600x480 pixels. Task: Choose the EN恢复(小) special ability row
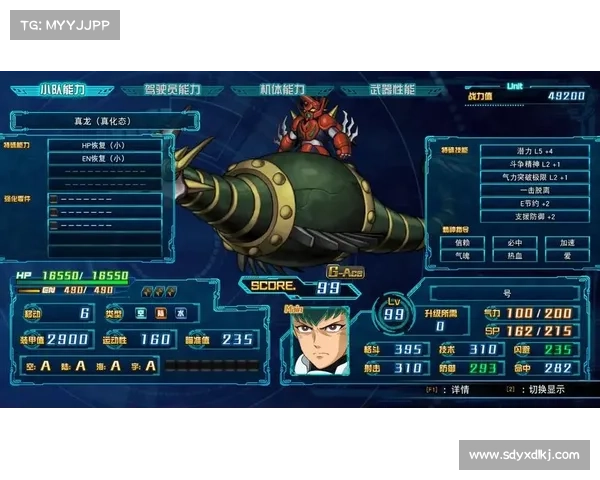tap(103, 158)
